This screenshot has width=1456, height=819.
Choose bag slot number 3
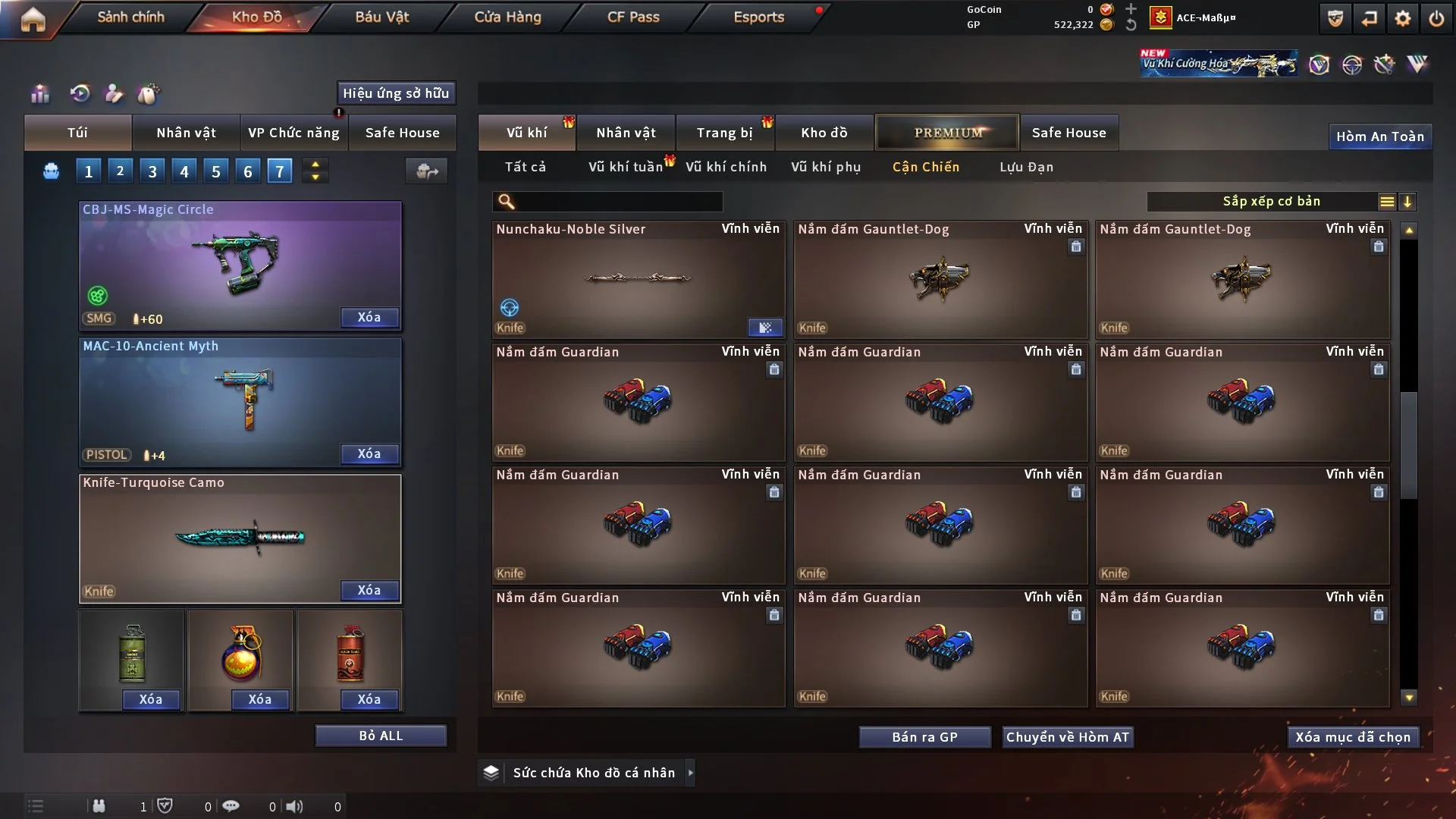tap(152, 171)
